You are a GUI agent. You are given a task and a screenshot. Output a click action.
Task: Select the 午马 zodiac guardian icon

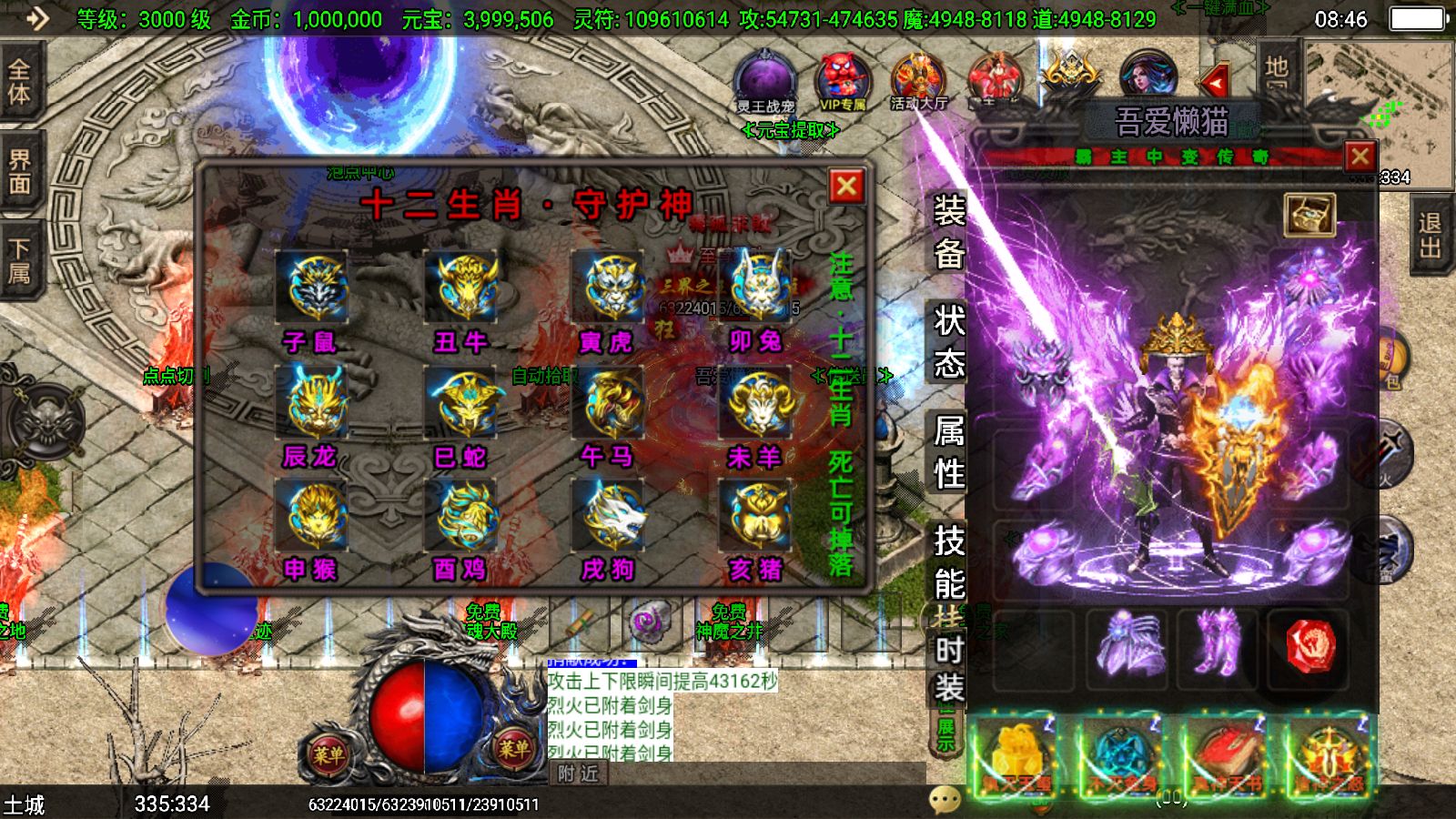click(x=610, y=405)
